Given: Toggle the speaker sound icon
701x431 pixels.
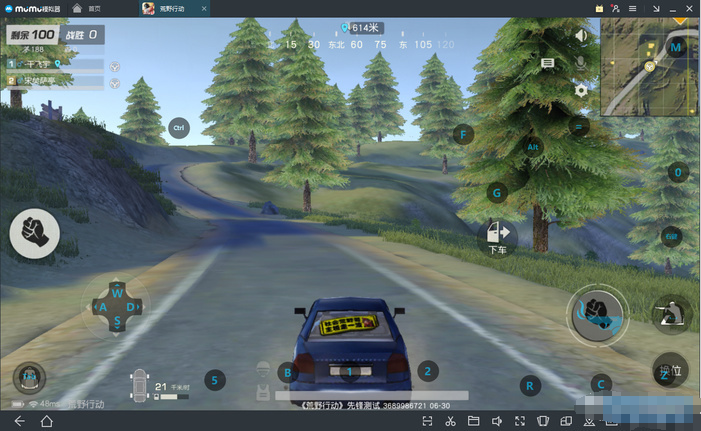Looking at the screenshot, I should coord(581,36).
